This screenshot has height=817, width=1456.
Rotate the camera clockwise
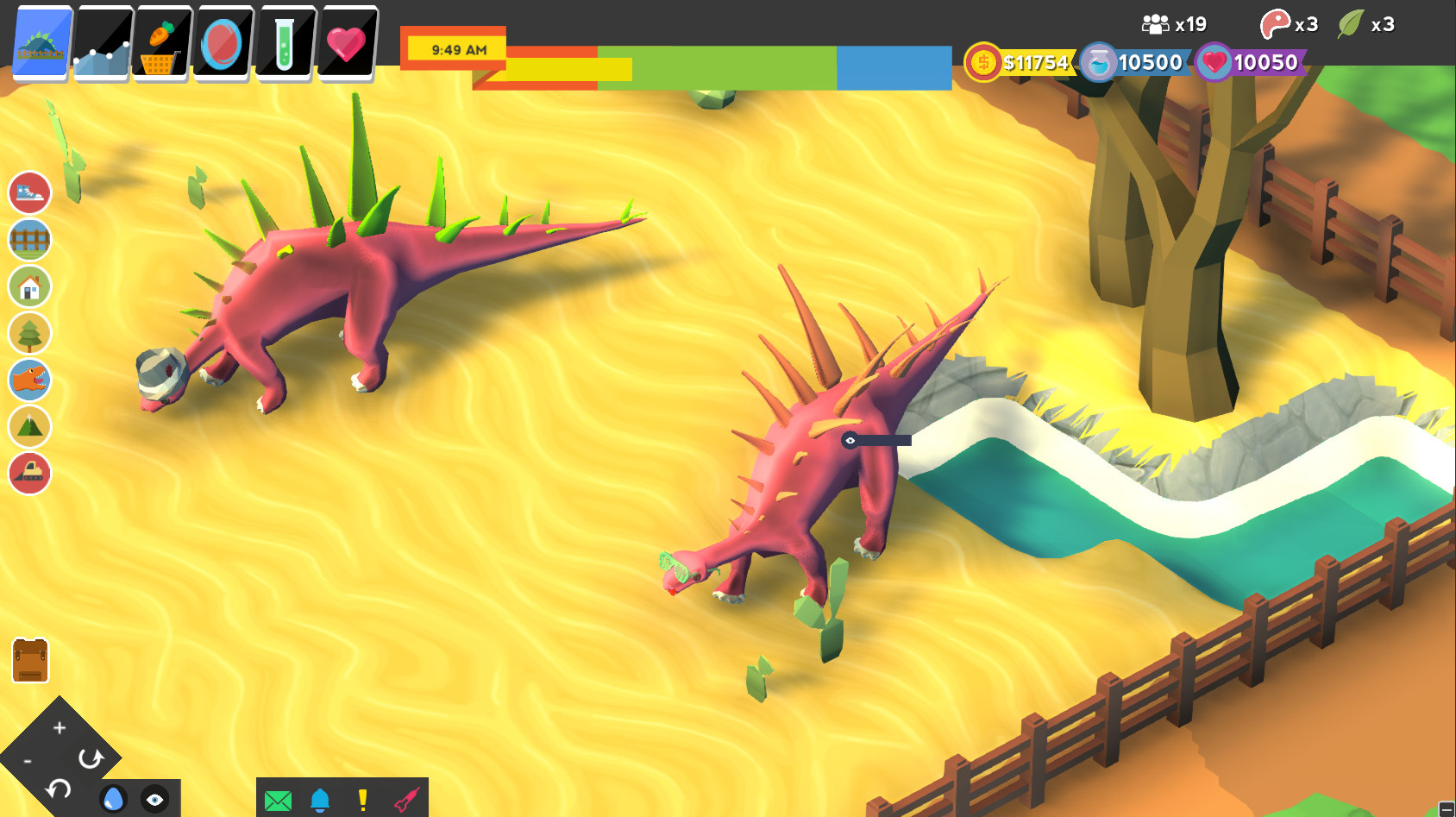pyautogui.click(x=90, y=759)
